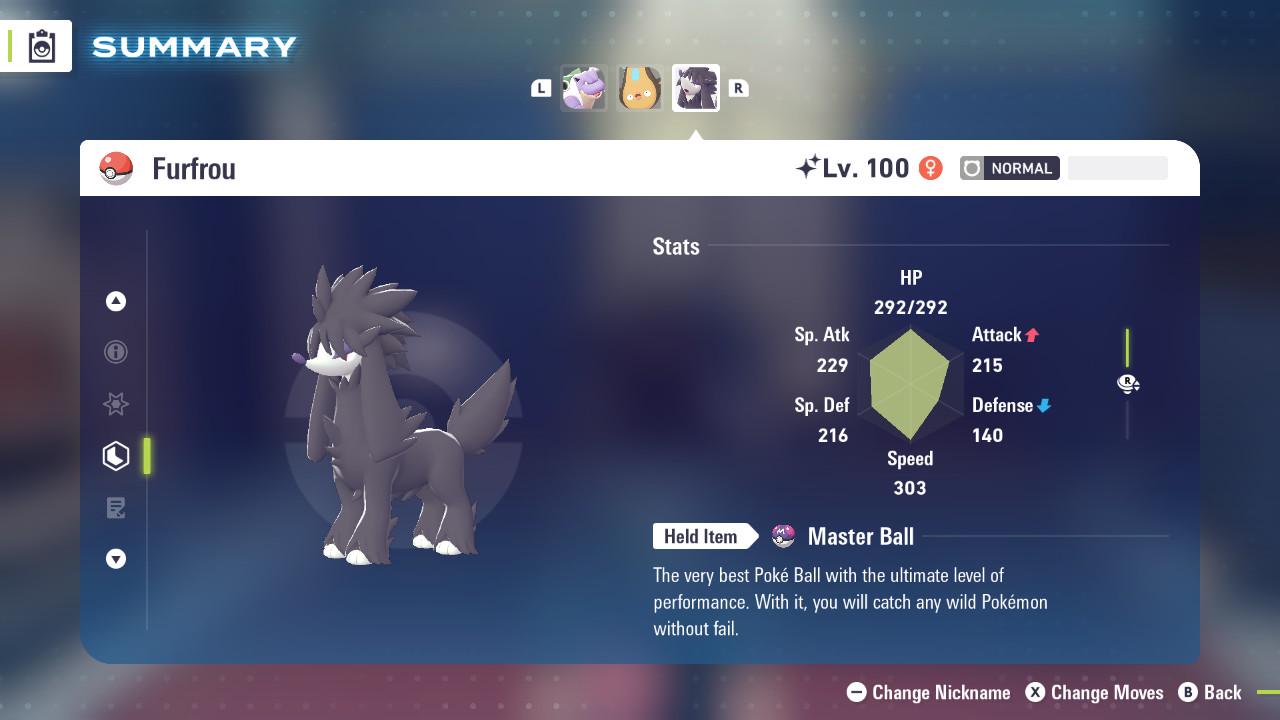Select the Slowbro party thumbnail
The height and width of the screenshot is (720, 1280).
click(x=584, y=88)
